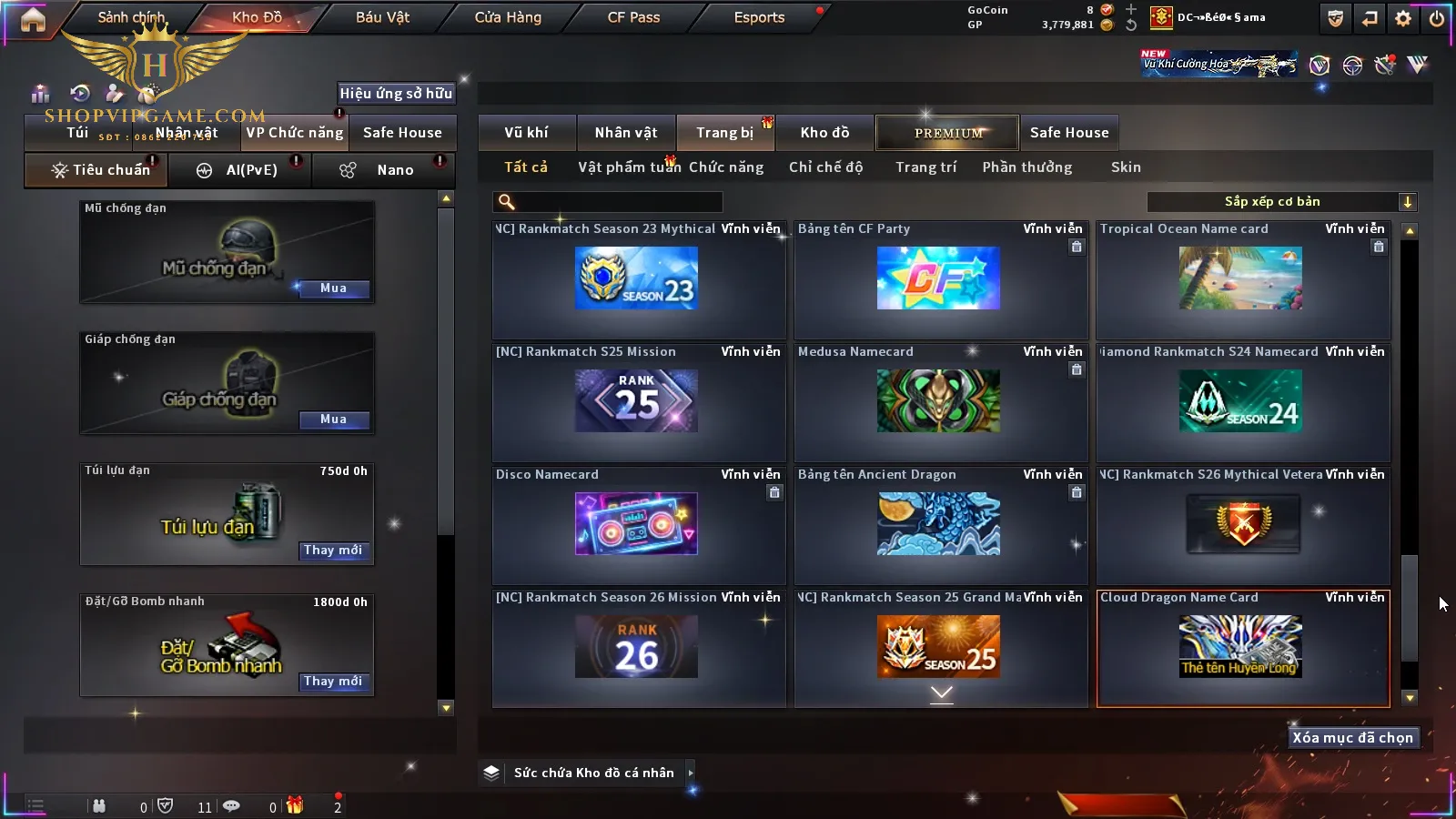Switch to the Vũ khí tab
This screenshot has width=1456, height=819.
526,133
